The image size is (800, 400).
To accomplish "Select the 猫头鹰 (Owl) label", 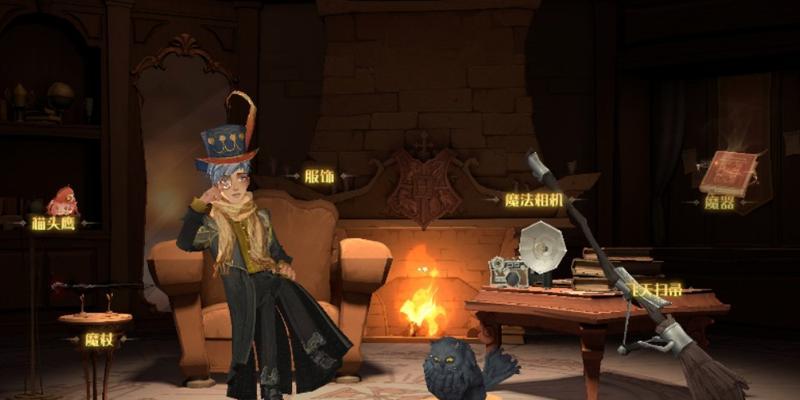I will [53, 223].
